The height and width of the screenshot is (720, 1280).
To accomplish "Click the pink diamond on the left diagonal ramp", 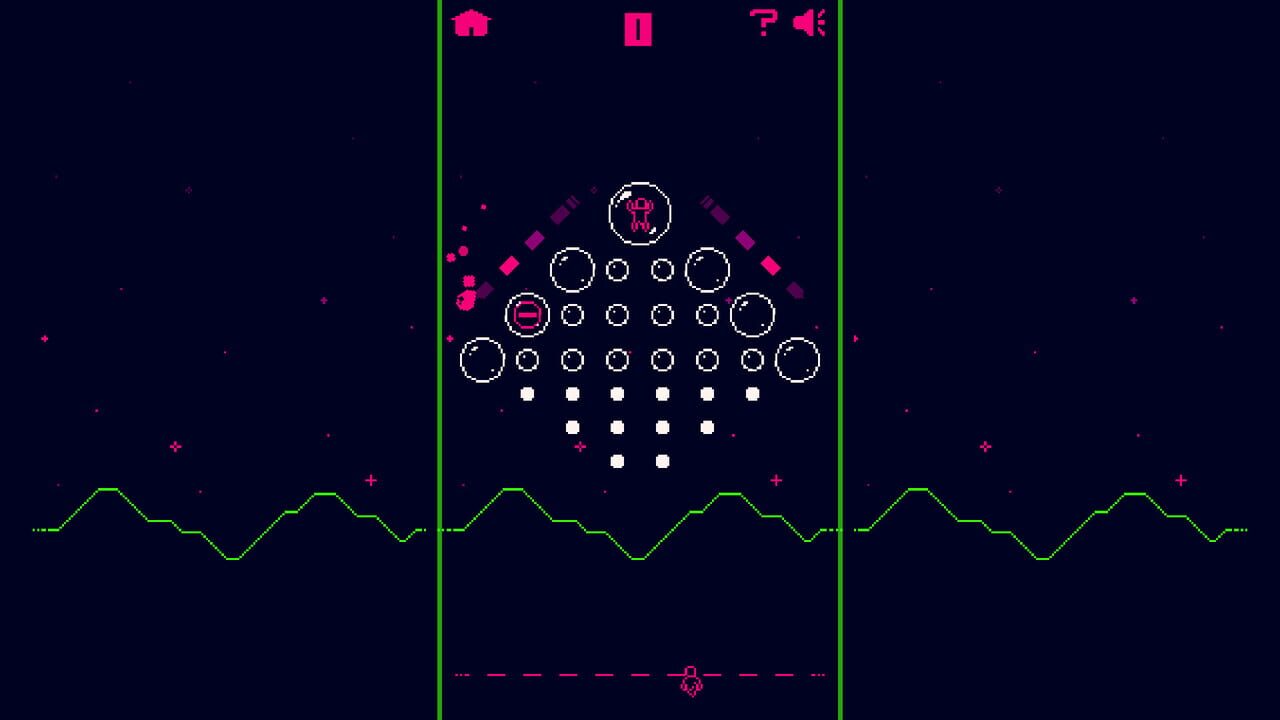I will (x=510, y=265).
